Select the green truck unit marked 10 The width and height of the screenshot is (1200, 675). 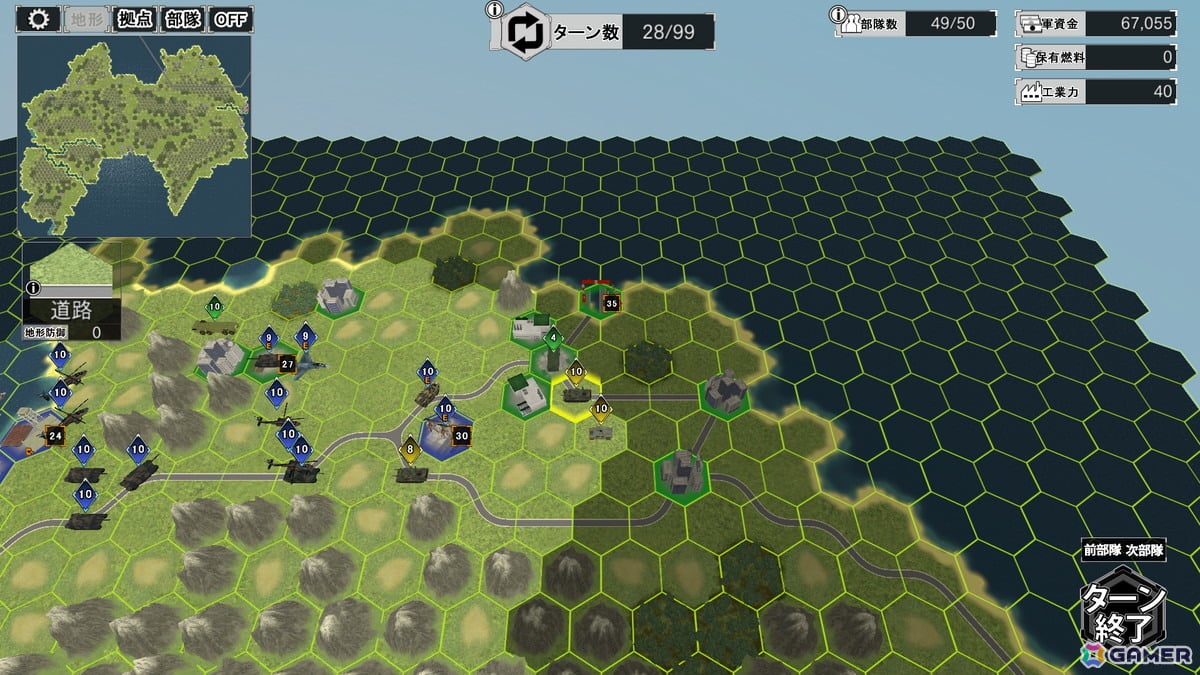(x=214, y=324)
